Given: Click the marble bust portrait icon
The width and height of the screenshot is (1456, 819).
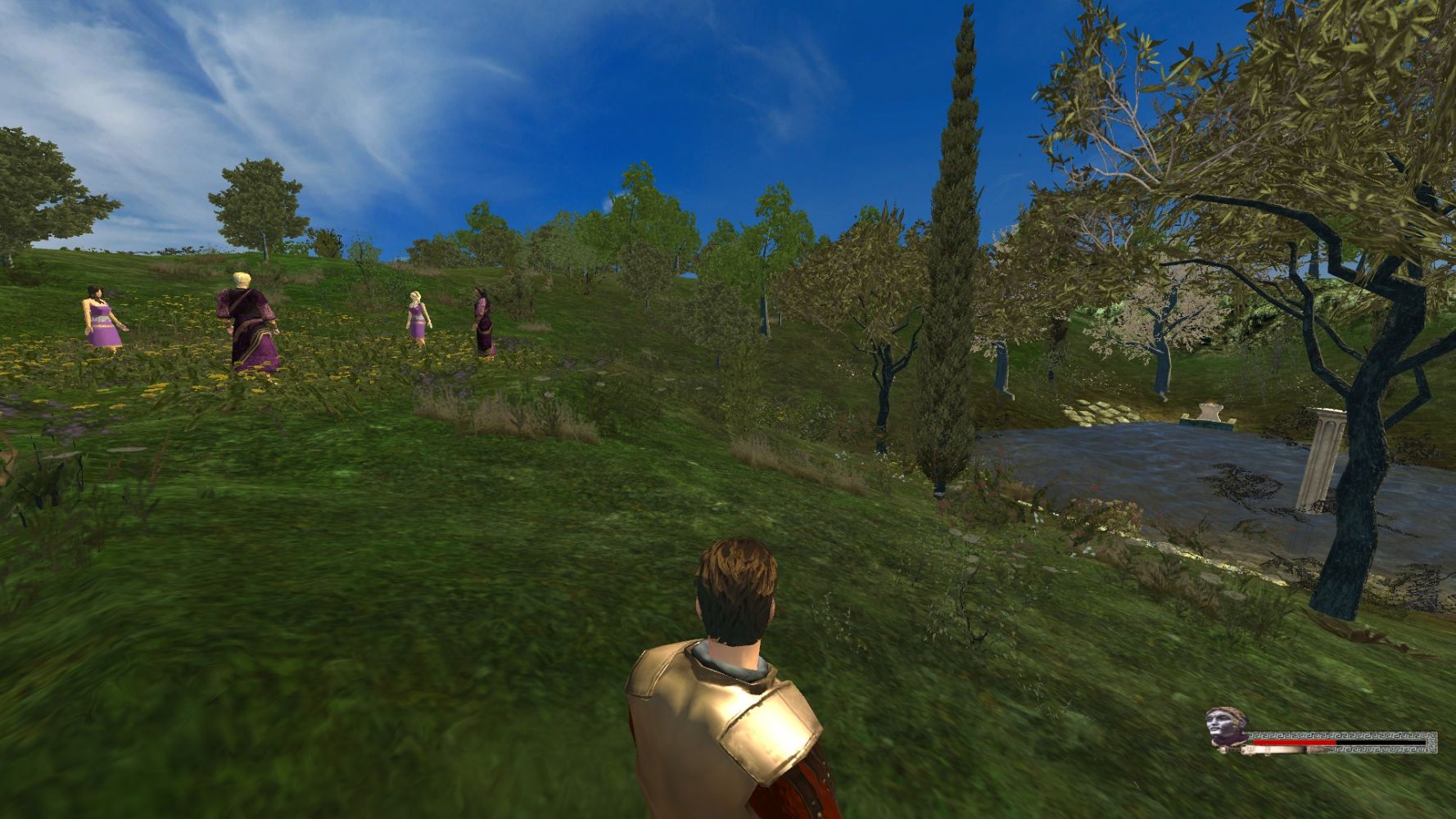Looking at the screenshot, I should (x=1225, y=726).
